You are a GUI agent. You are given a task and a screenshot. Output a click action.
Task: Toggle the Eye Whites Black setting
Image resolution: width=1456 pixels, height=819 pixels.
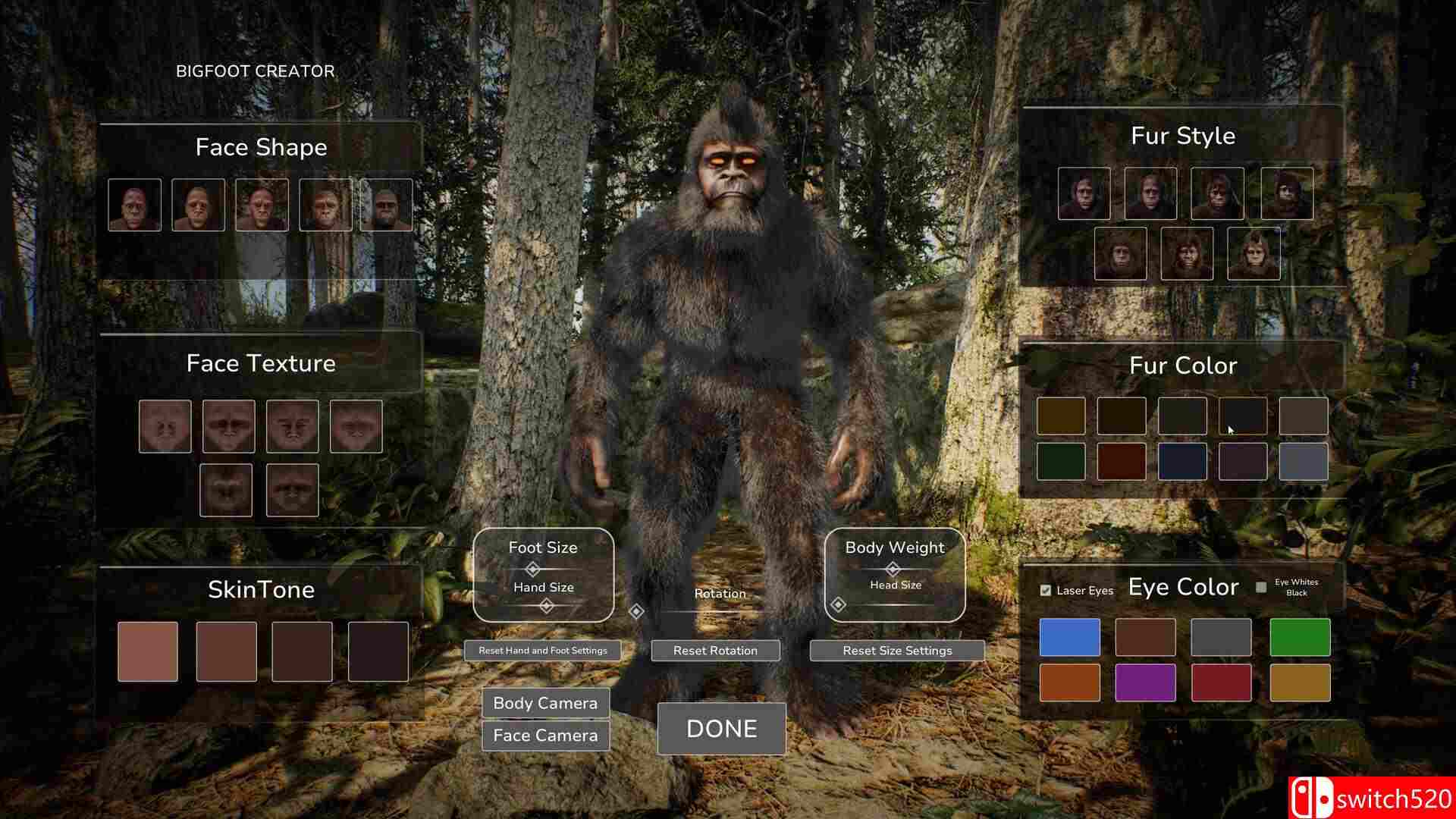pos(1260,586)
